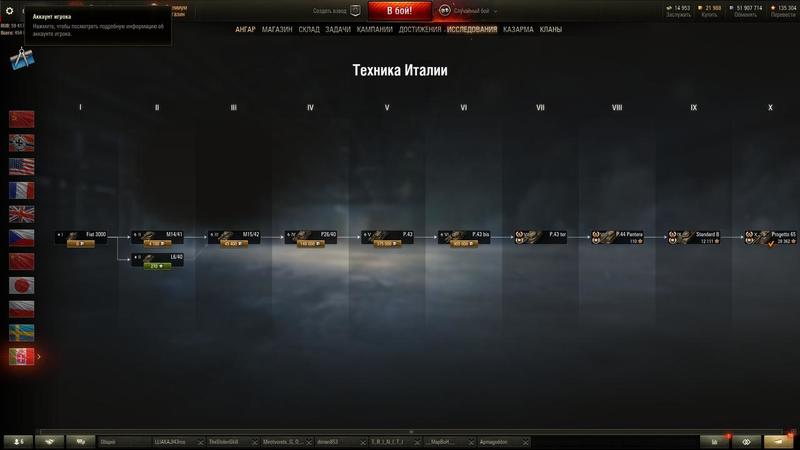Image resolution: width=800 pixels, height=450 pixels.
Task: Start the battle with the red "В бой!" button
Action: [x=400, y=11]
